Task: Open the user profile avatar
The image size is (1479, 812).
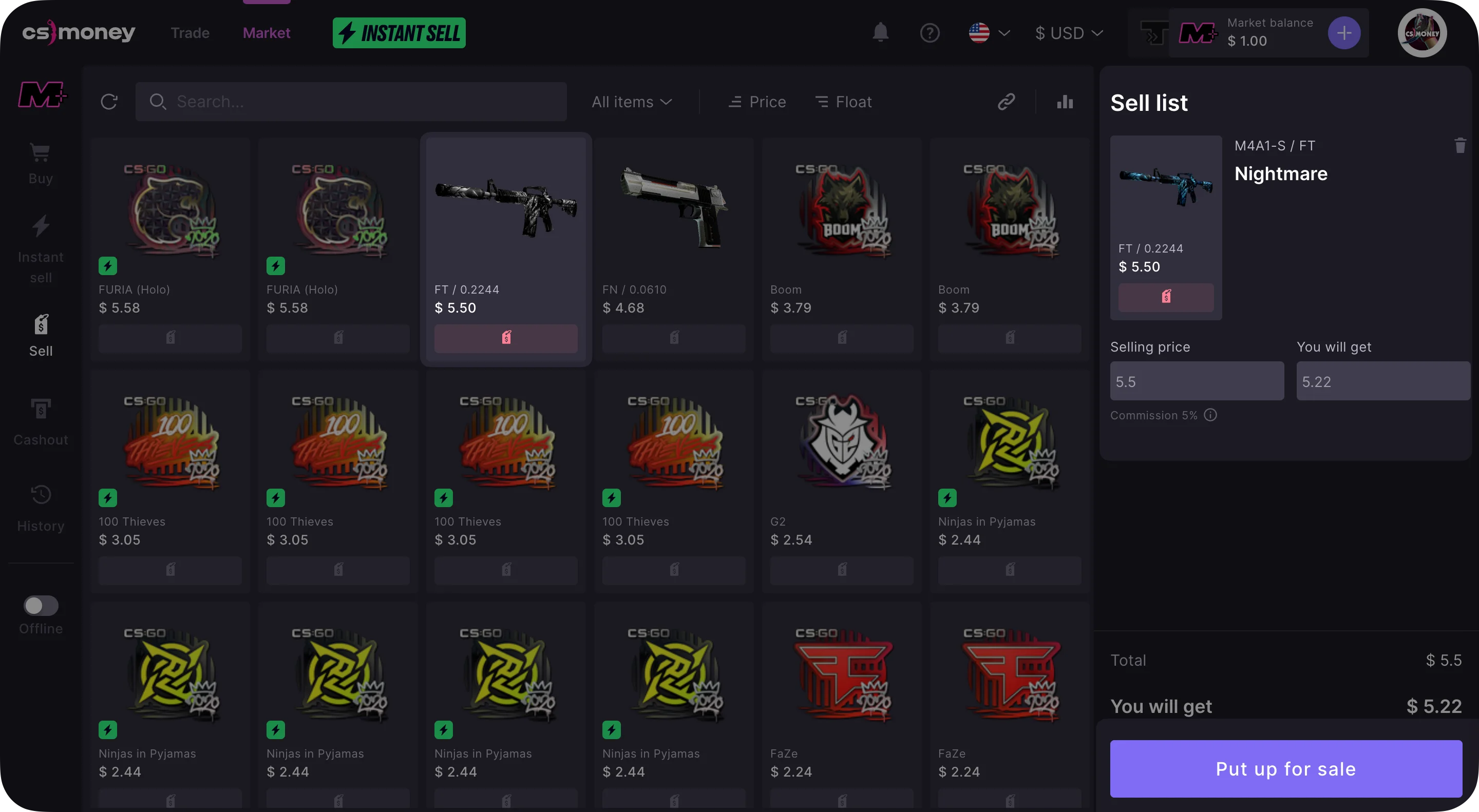Action: pyautogui.click(x=1421, y=33)
